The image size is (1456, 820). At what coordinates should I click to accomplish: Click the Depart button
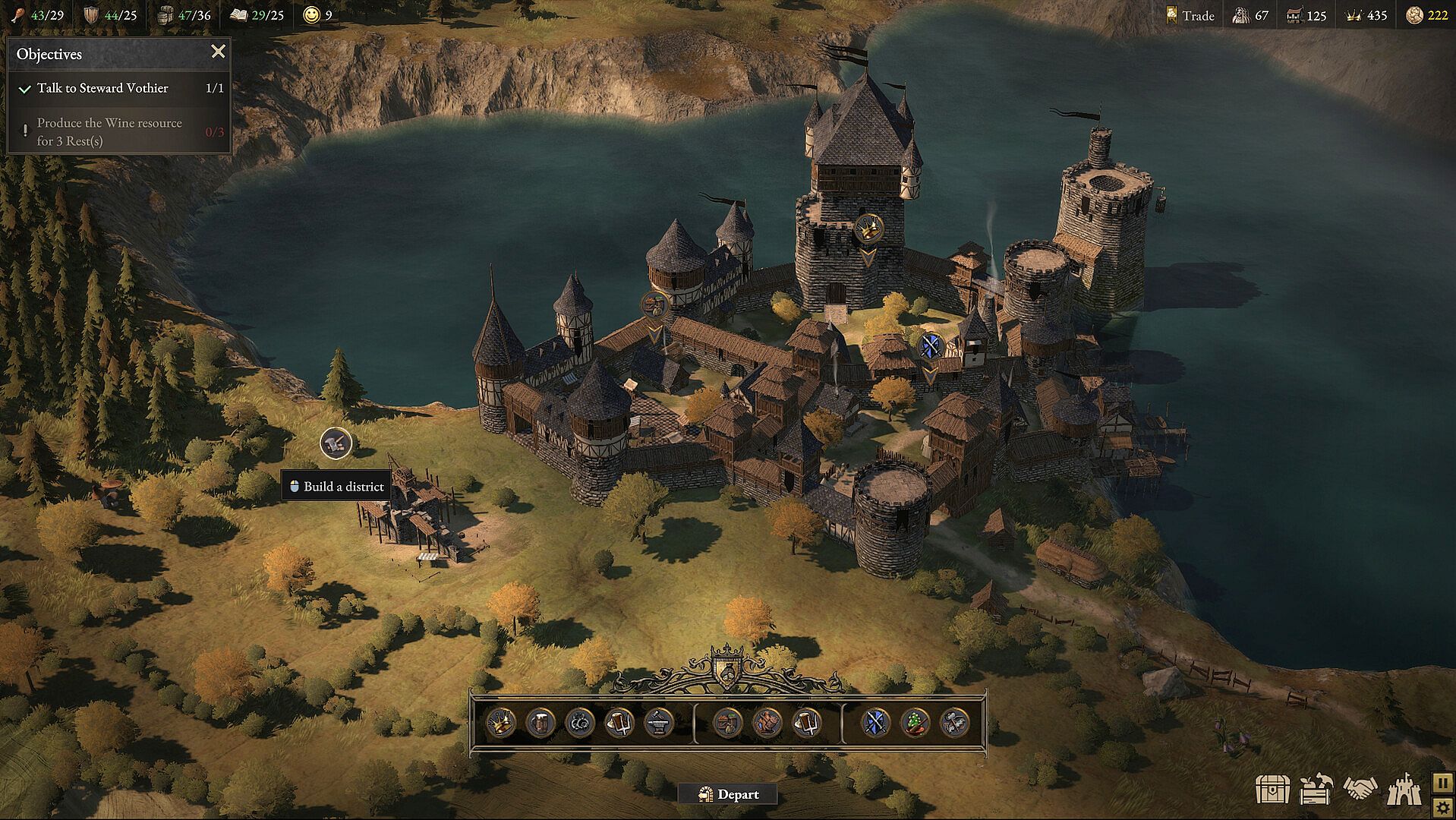(727, 794)
